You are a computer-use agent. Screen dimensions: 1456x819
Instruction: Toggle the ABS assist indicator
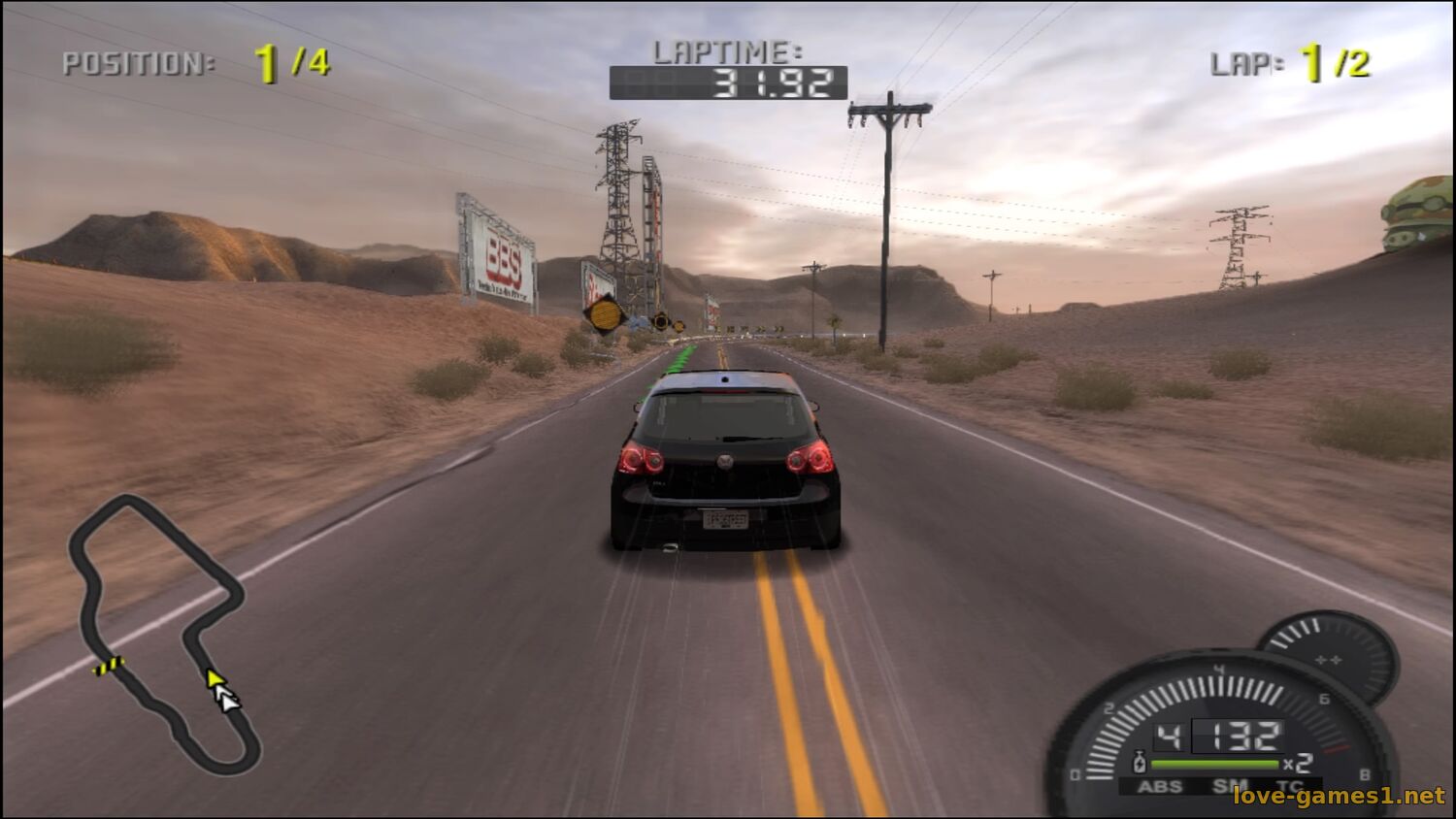pyautogui.click(x=1160, y=787)
